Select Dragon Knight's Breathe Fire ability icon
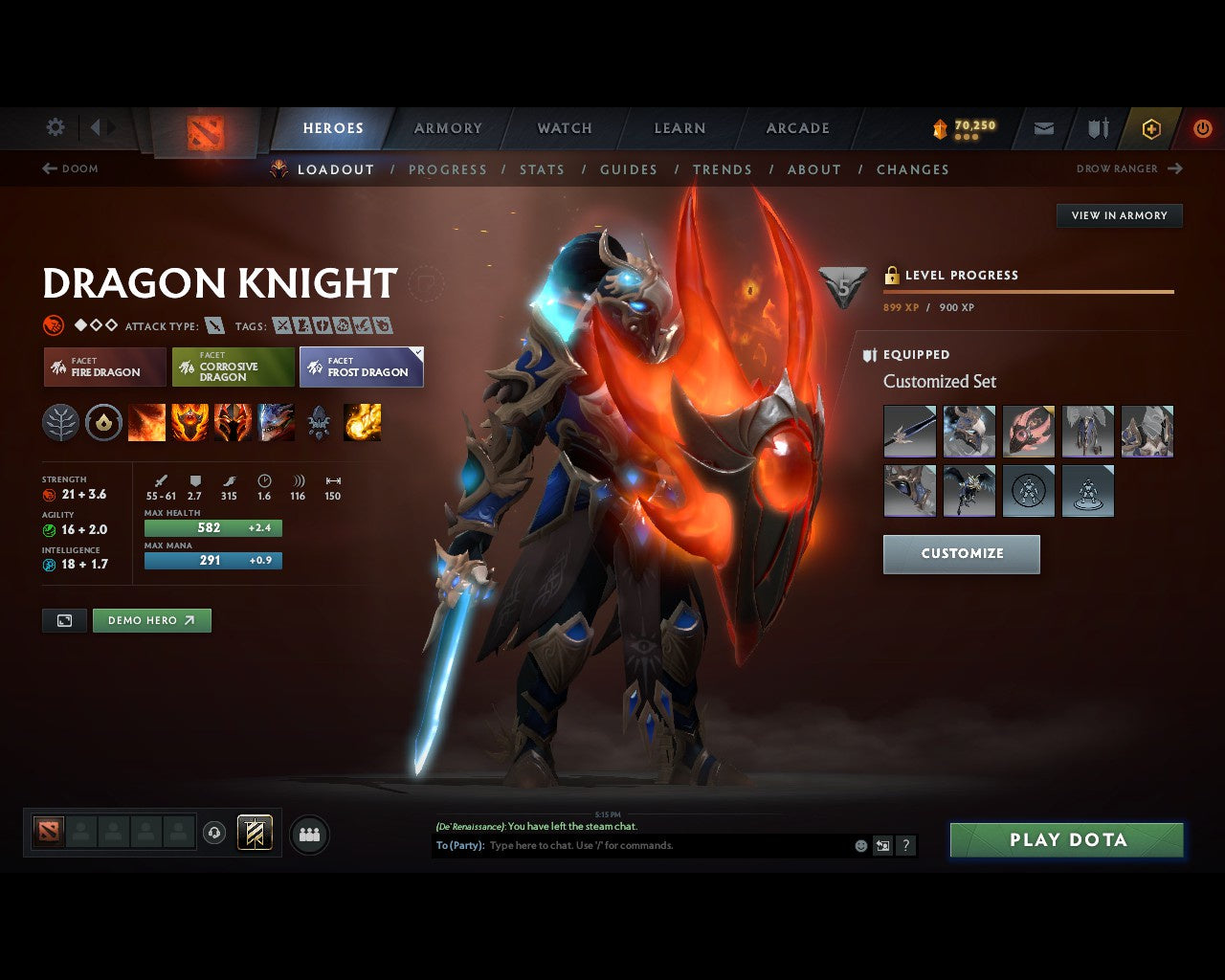Image resolution: width=1225 pixels, height=980 pixels. click(147, 422)
